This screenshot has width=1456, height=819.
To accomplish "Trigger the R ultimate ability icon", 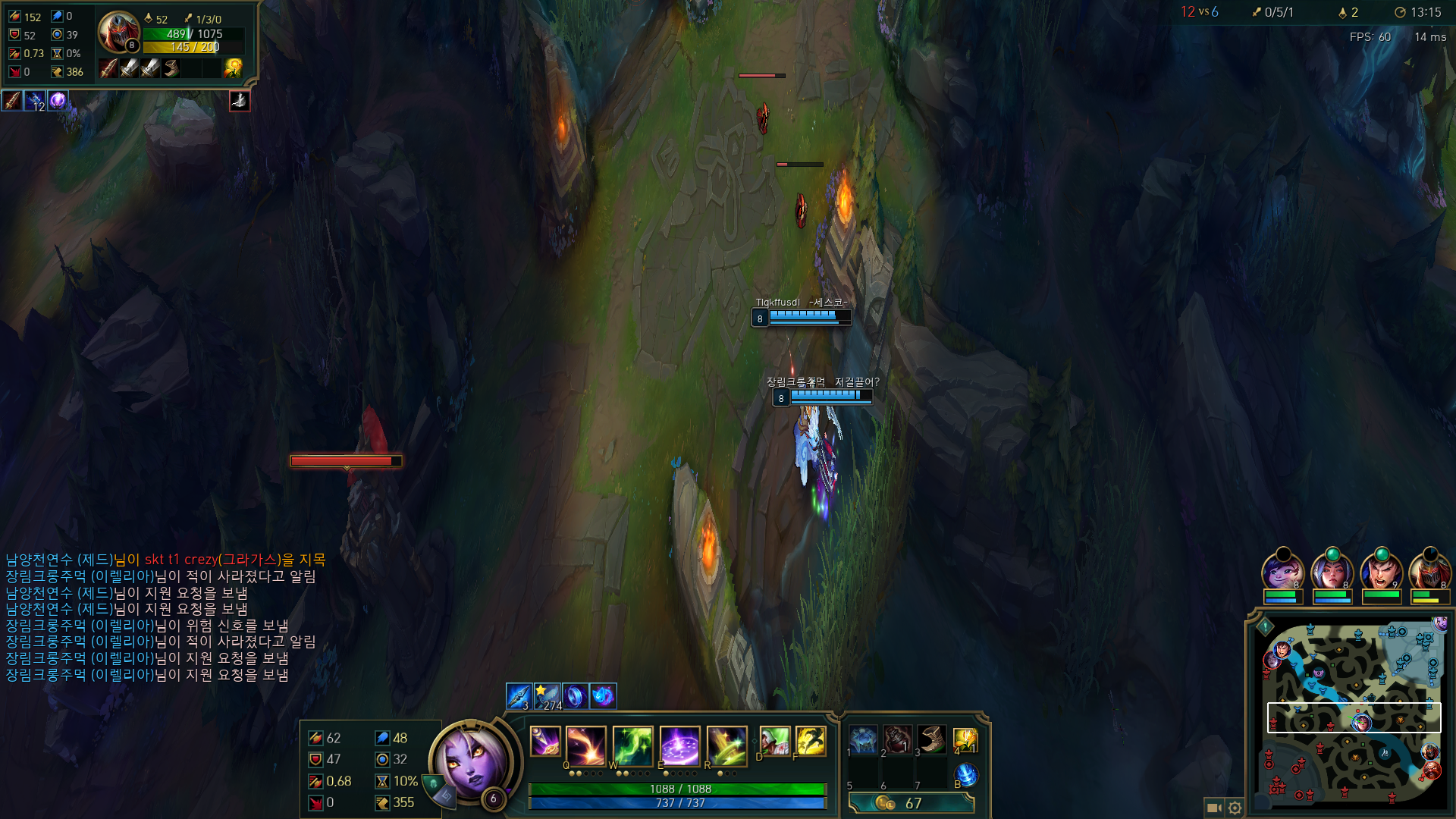I will click(x=726, y=745).
